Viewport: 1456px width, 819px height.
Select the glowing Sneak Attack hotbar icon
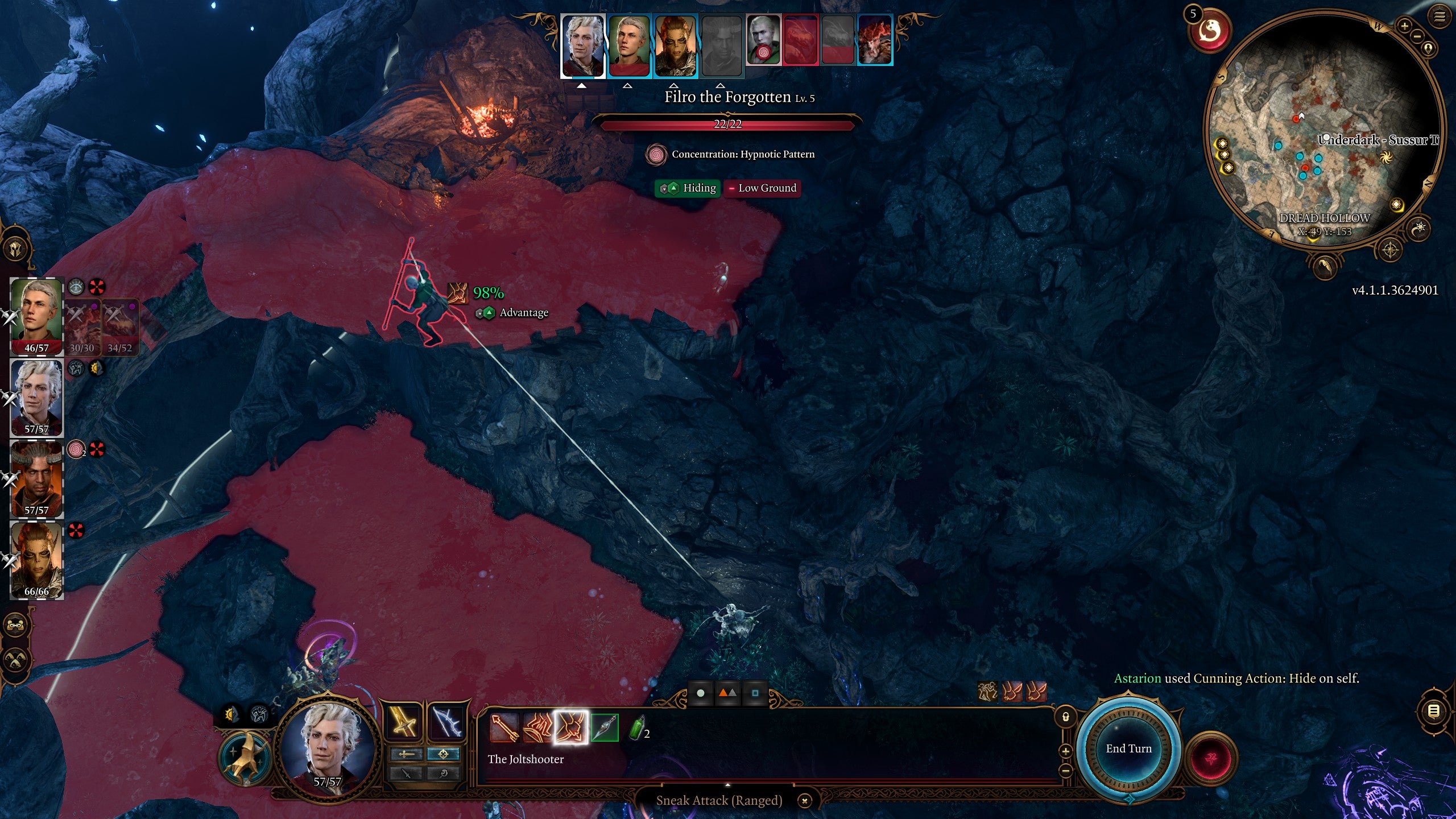(x=570, y=730)
